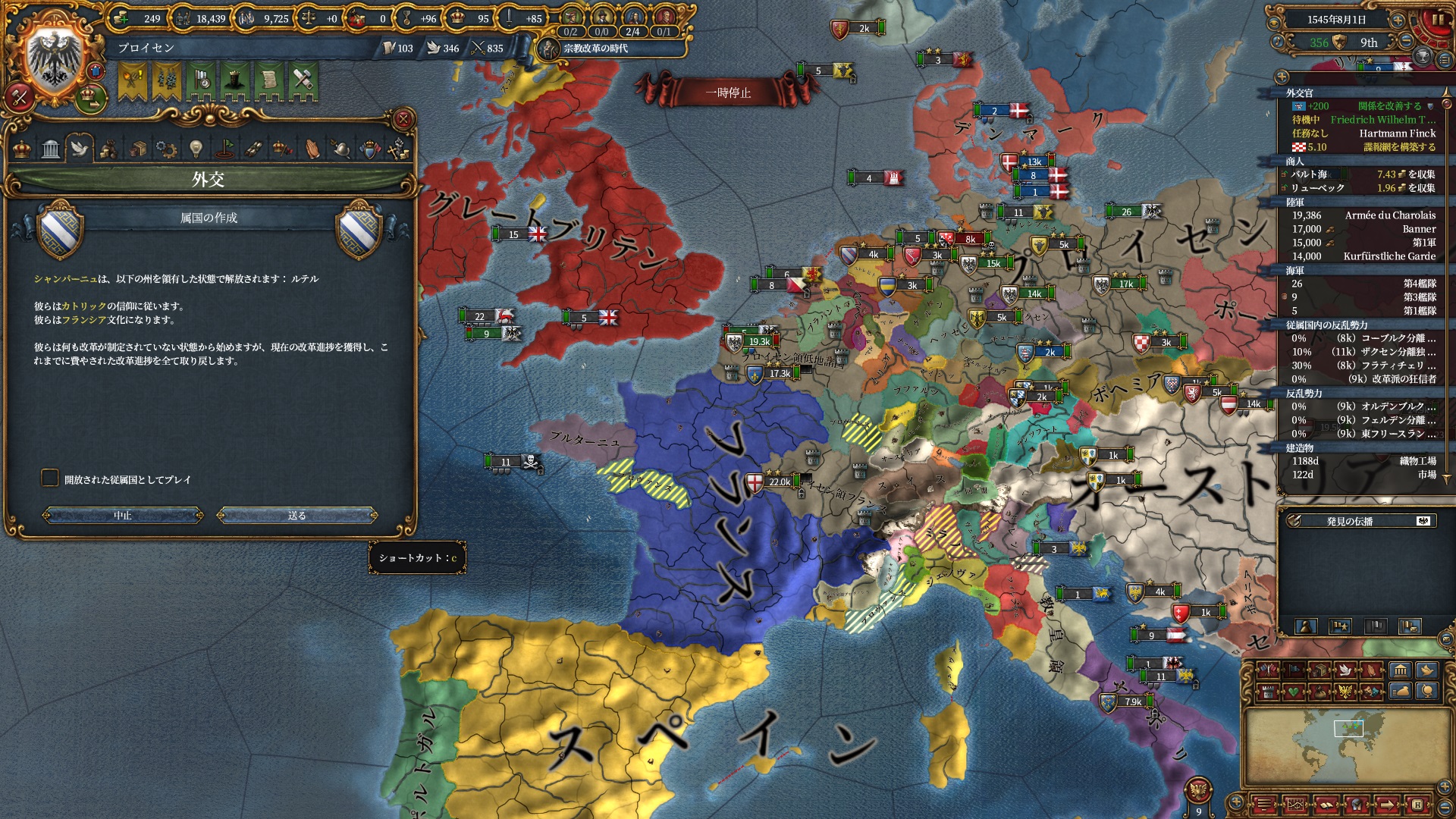This screenshot has height=819, width=1456.
Task: Open the red sword-and-hammer production button
Action: [x=20, y=97]
